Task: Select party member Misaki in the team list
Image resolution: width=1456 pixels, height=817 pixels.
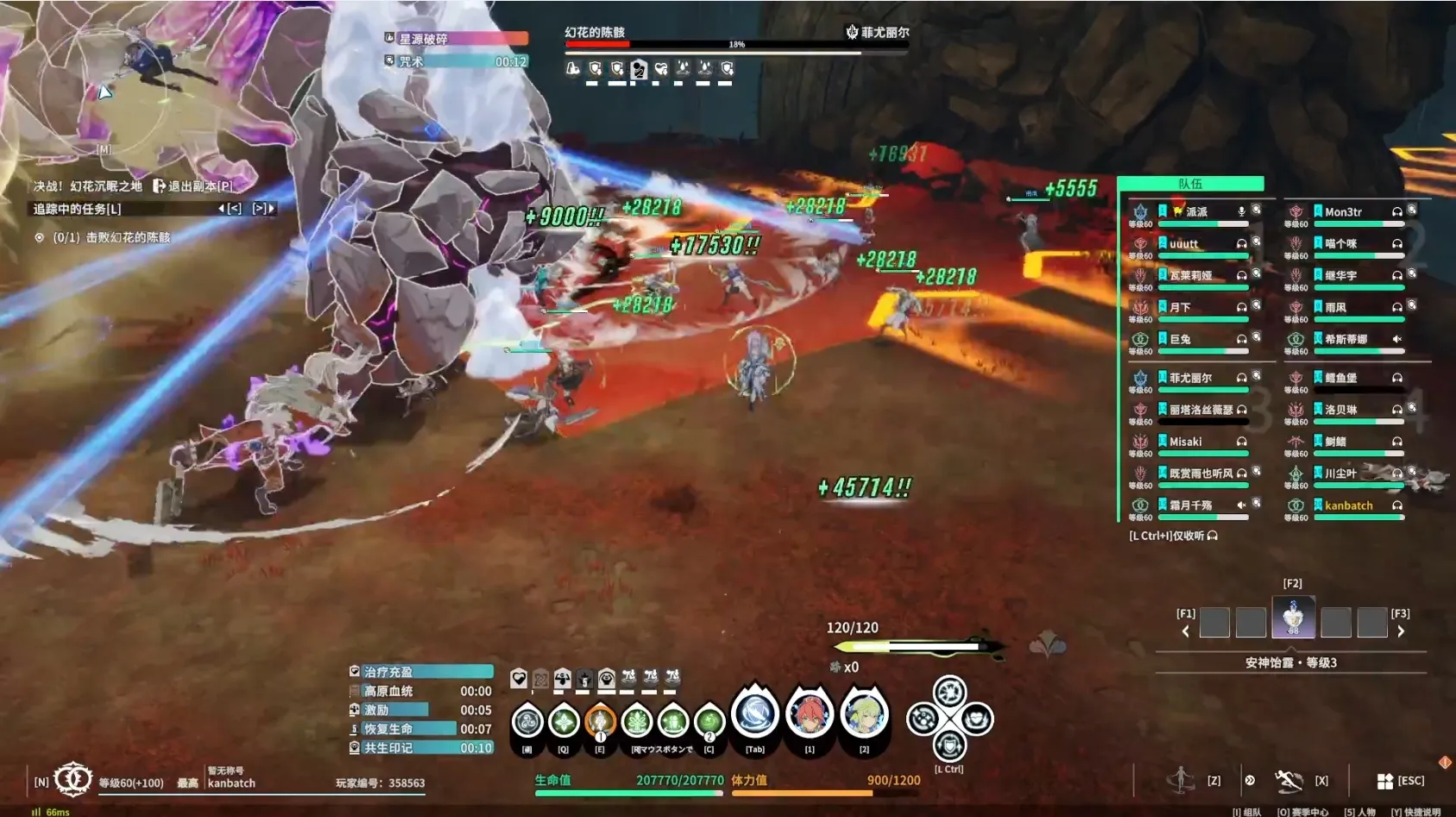Action: click(x=1186, y=442)
